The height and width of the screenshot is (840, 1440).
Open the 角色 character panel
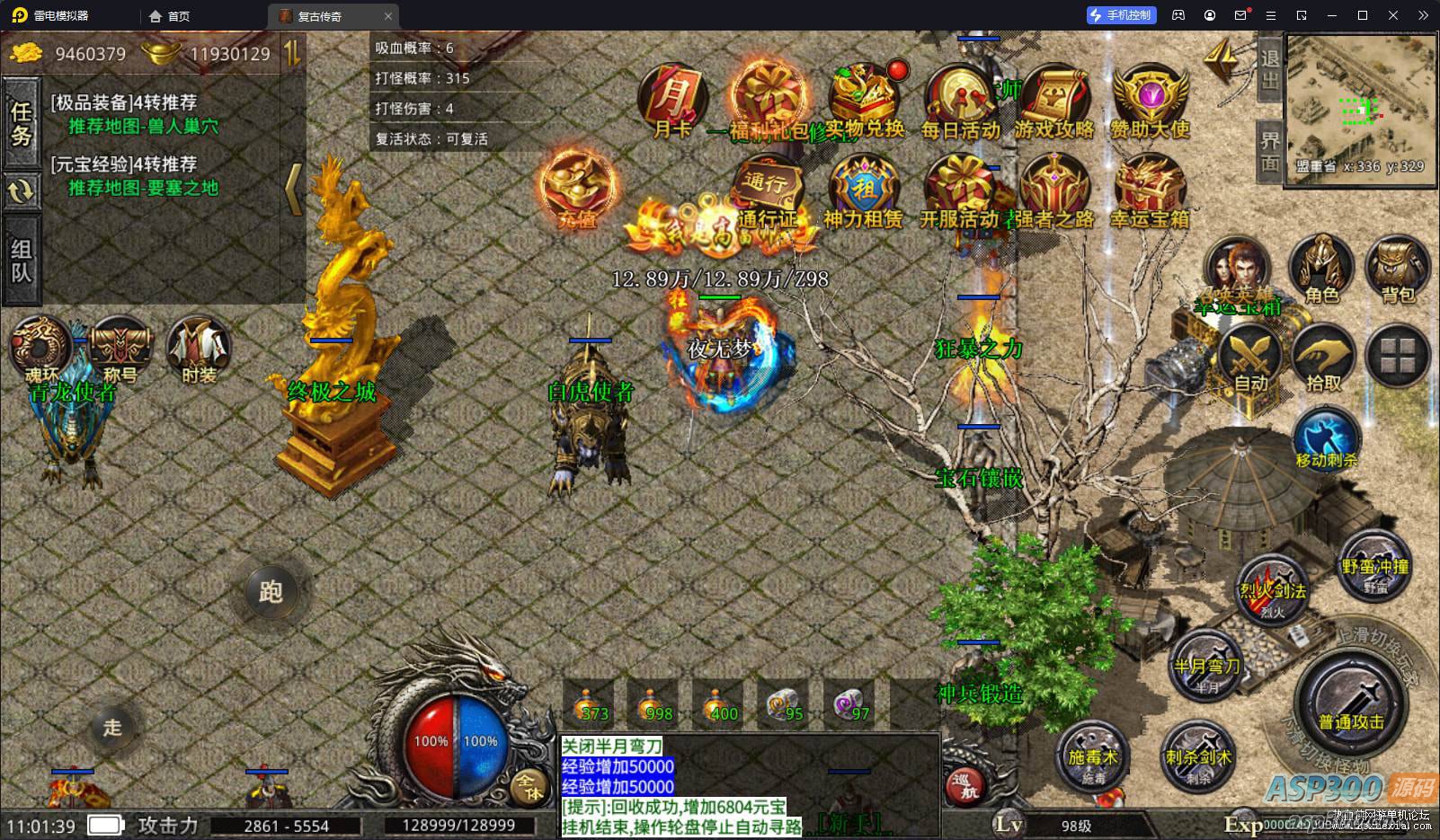1321,268
